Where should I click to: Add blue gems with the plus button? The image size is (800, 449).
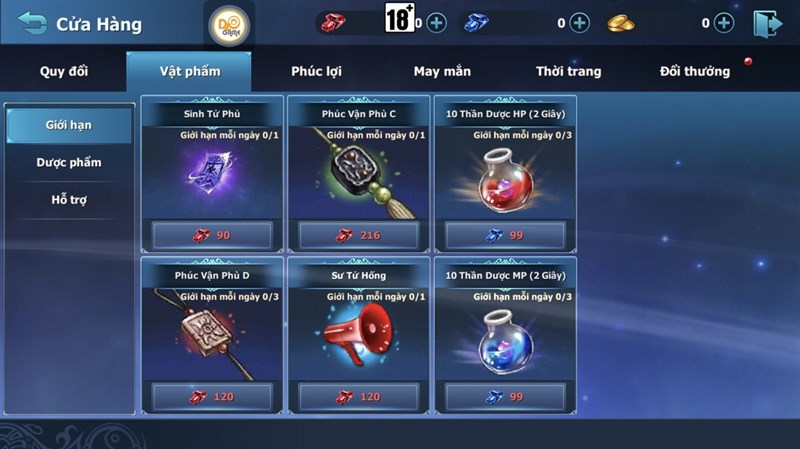pyautogui.click(x=580, y=23)
